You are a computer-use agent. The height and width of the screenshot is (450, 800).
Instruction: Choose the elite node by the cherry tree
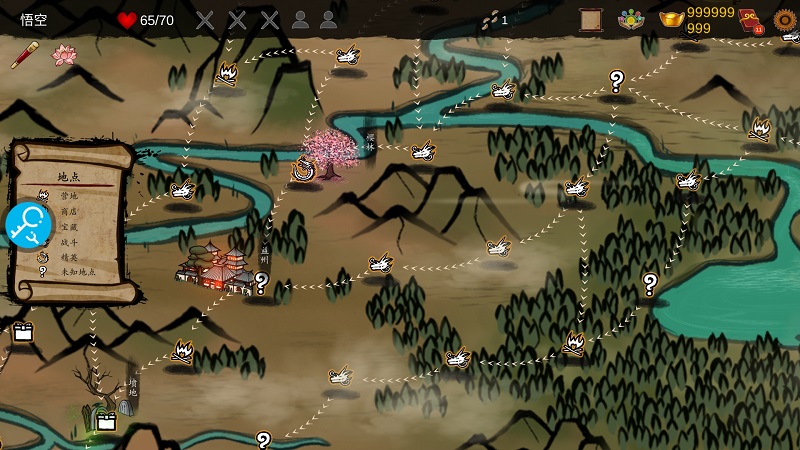[x=303, y=170]
